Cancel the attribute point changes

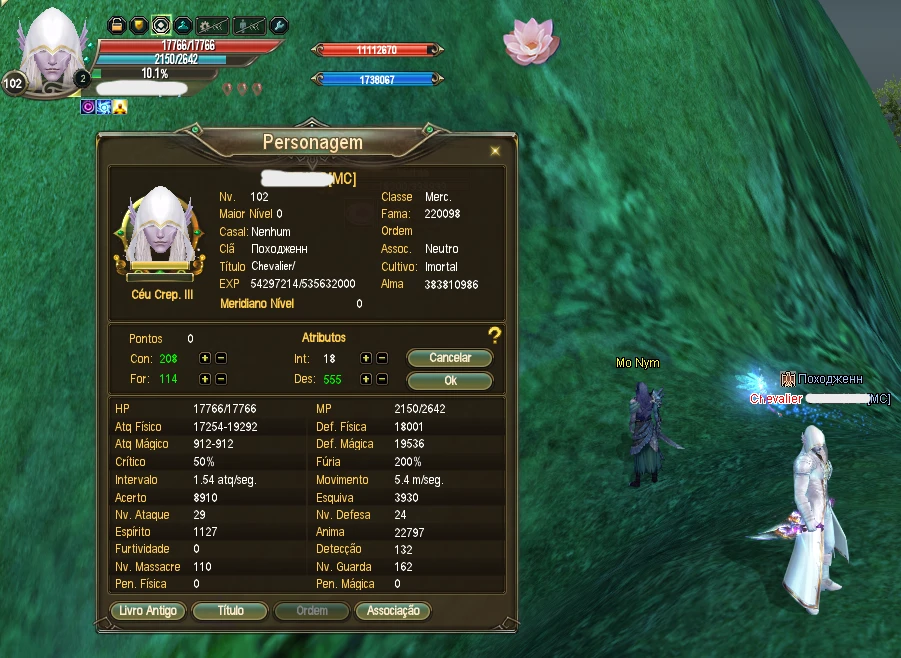449,358
